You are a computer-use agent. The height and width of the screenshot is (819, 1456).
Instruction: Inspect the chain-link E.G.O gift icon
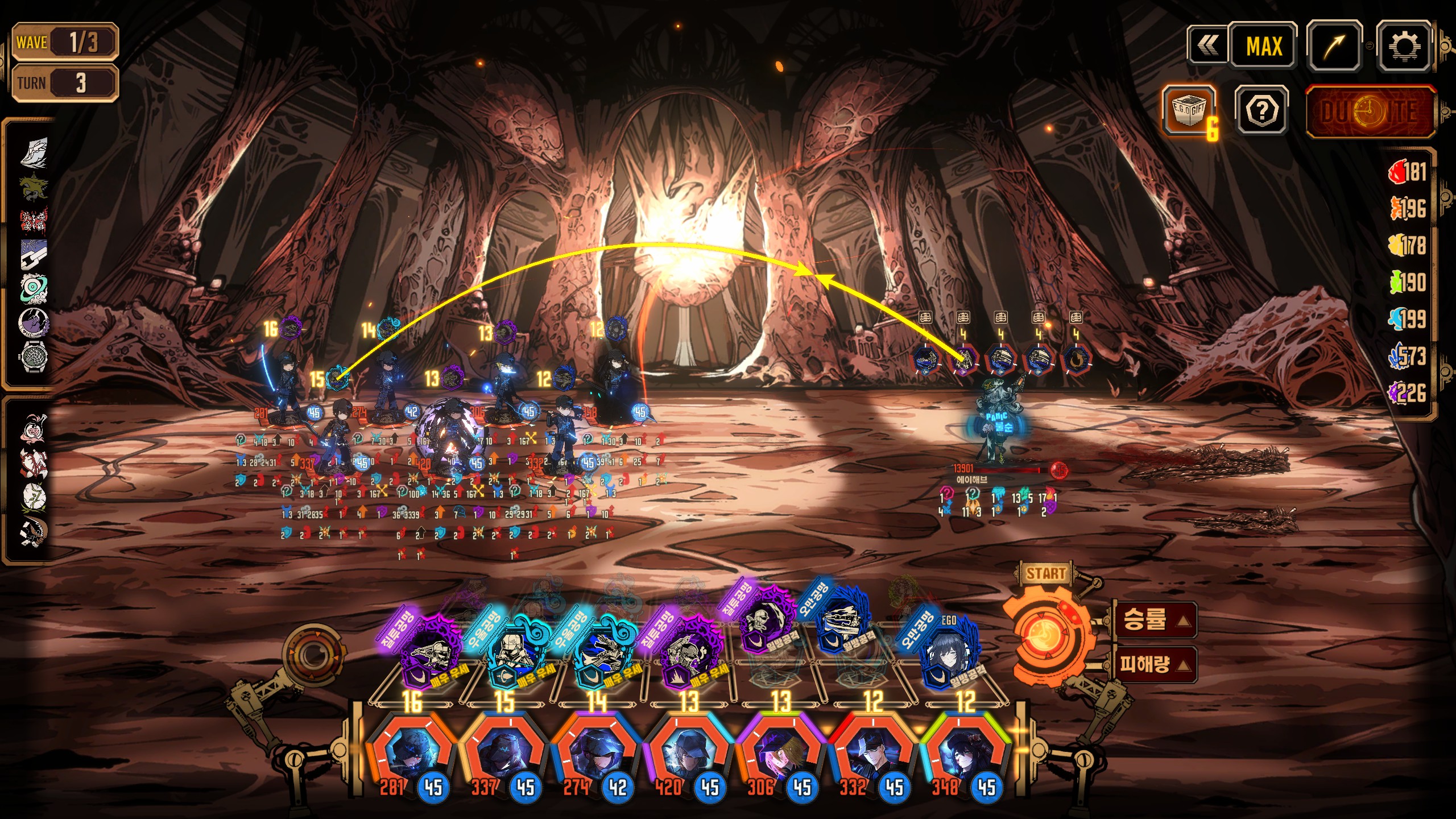point(34,254)
